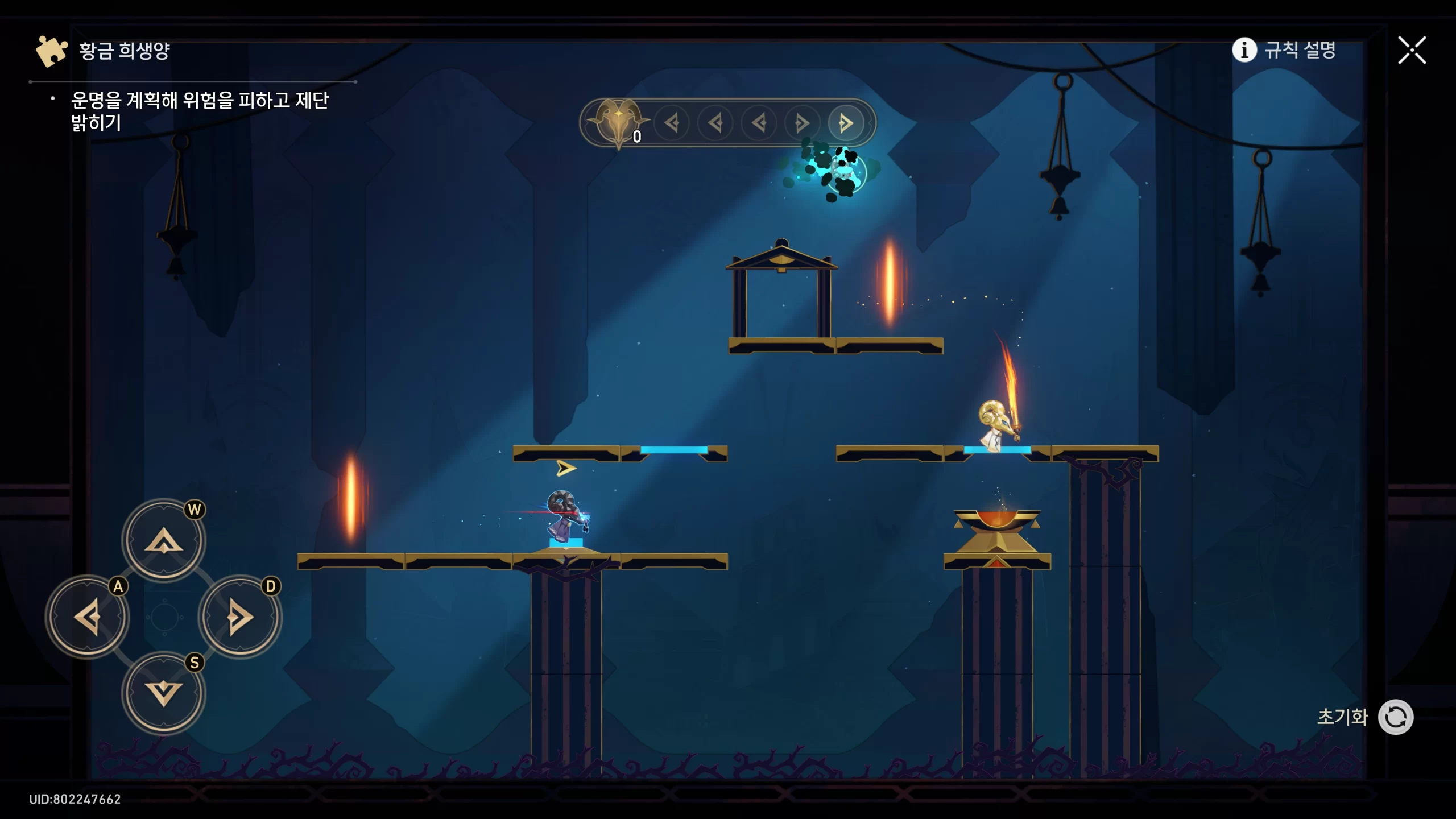Tap the A left arrow button

(88, 617)
